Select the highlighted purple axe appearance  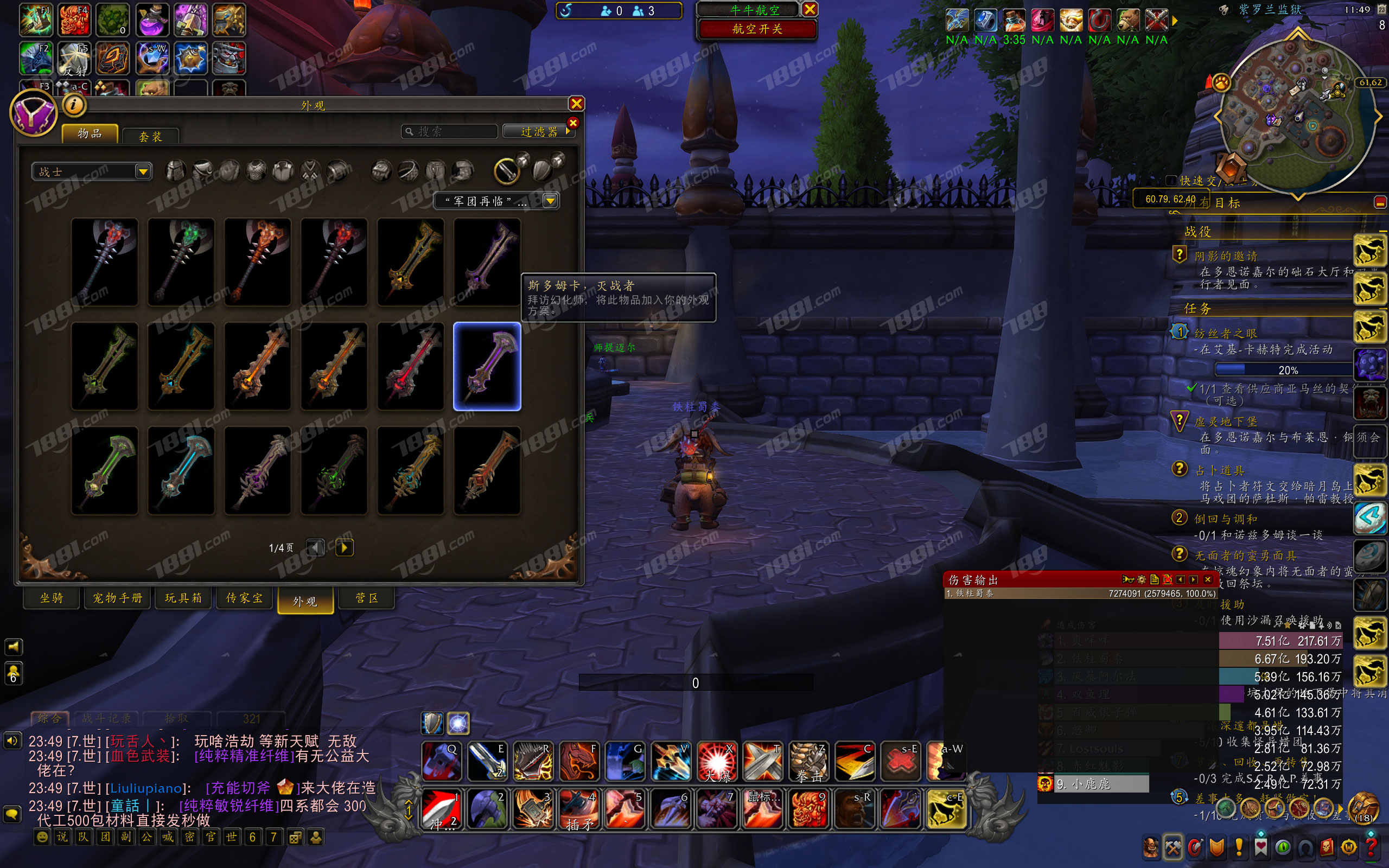(487, 366)
